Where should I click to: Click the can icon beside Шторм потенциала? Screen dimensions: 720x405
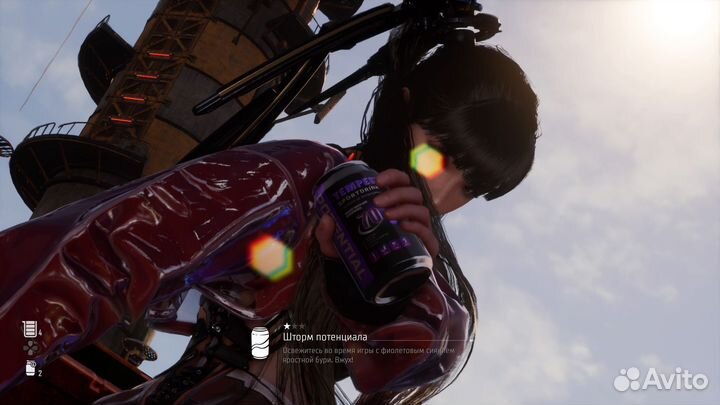pyautogui.click(x=260, y=342)
